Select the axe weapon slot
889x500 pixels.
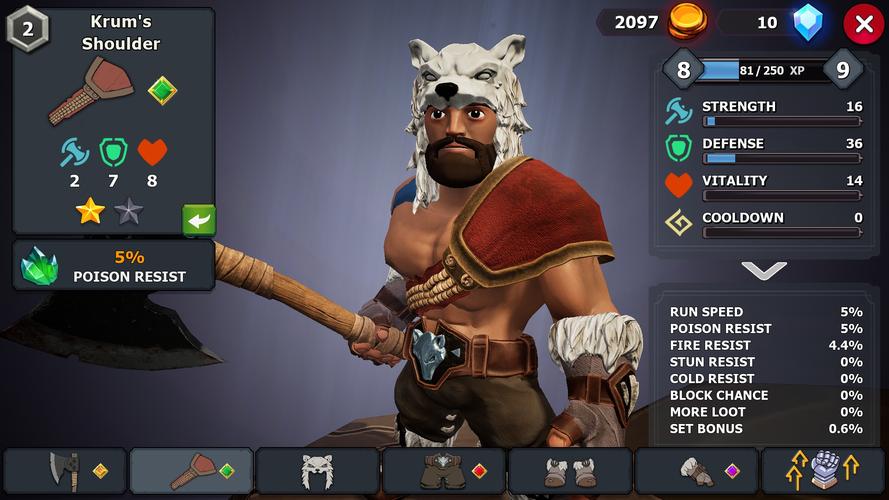click(66, 470)
